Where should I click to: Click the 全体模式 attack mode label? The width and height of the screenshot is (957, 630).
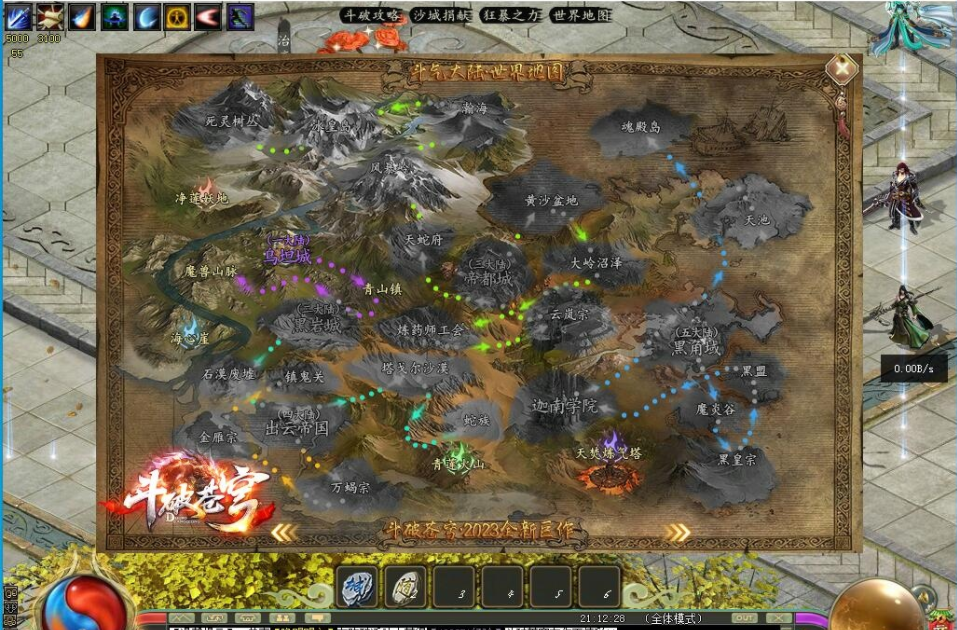click(673, 618)
